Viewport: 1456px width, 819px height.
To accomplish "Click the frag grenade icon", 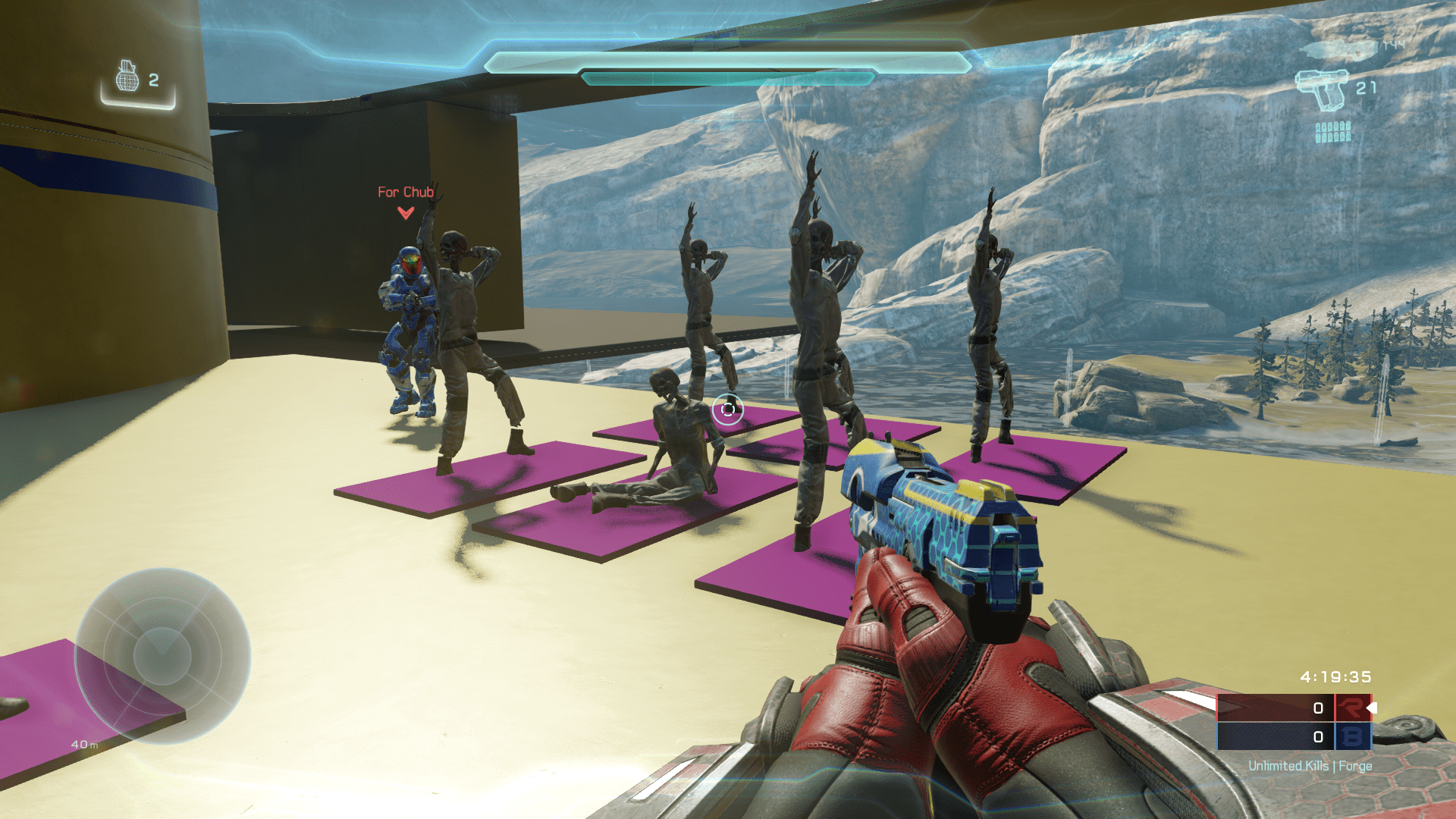I will point(127,77).
